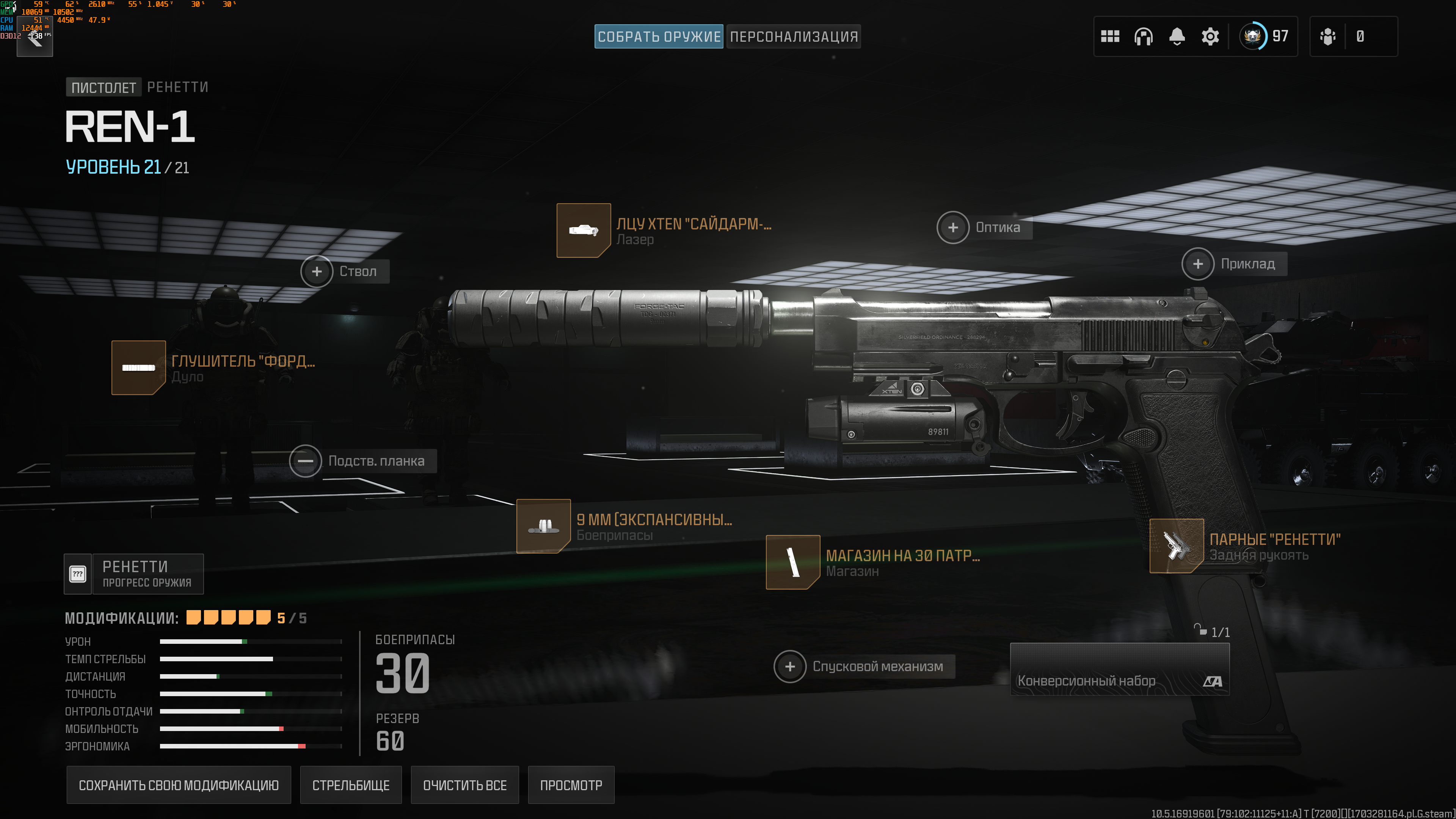
Task: Add a Приклад stock attachment
Action: (x=1198, y=264)
